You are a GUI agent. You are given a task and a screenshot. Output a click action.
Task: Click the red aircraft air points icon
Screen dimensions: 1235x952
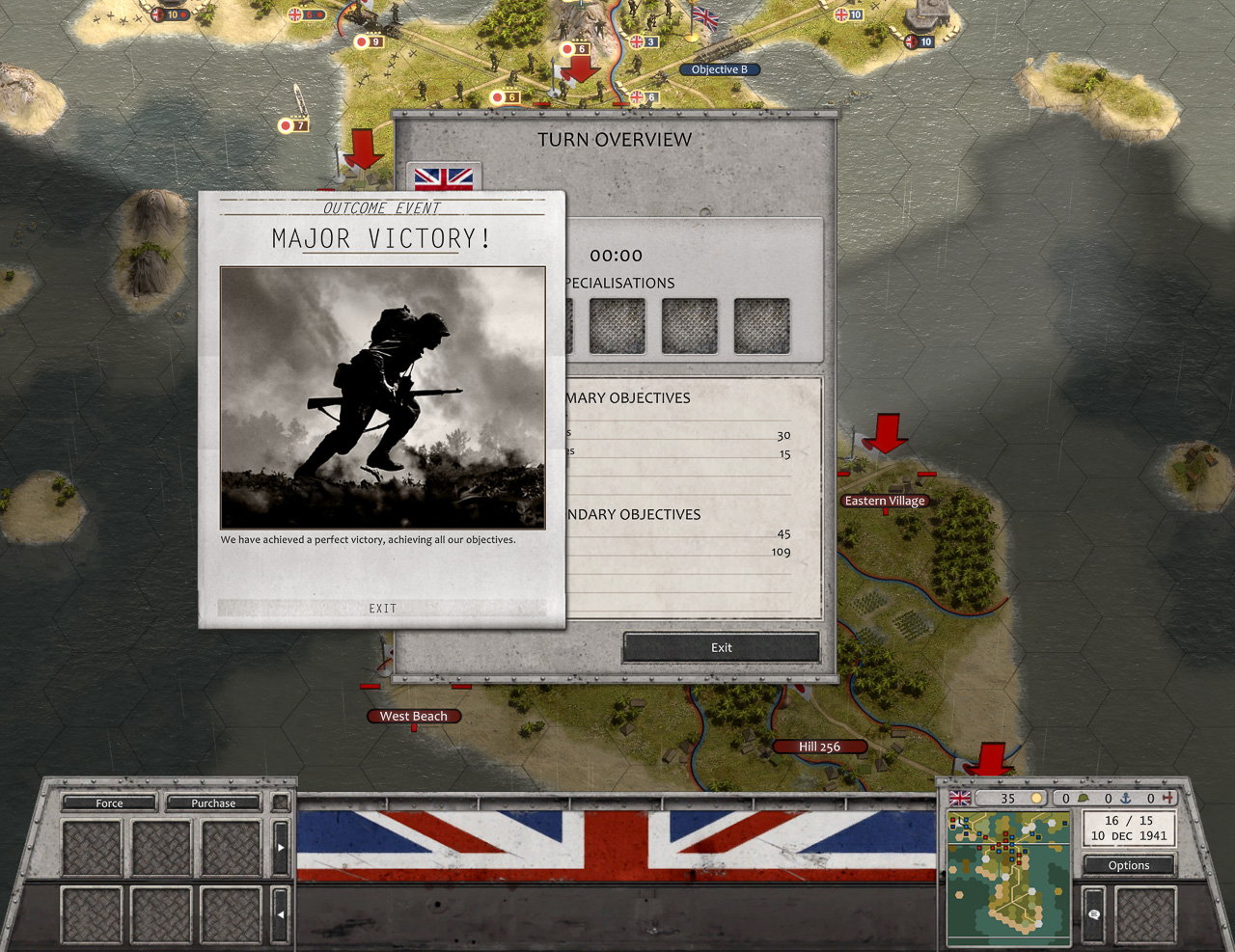[1169, 799]
